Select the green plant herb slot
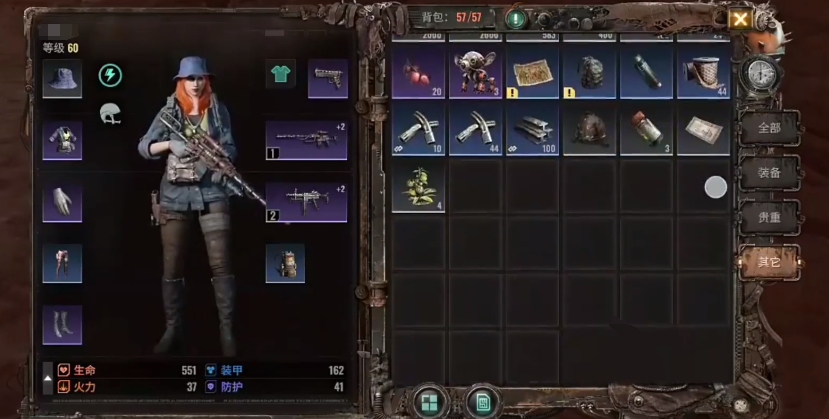Viewport: 829px width, 419px height. pos(418,187)
